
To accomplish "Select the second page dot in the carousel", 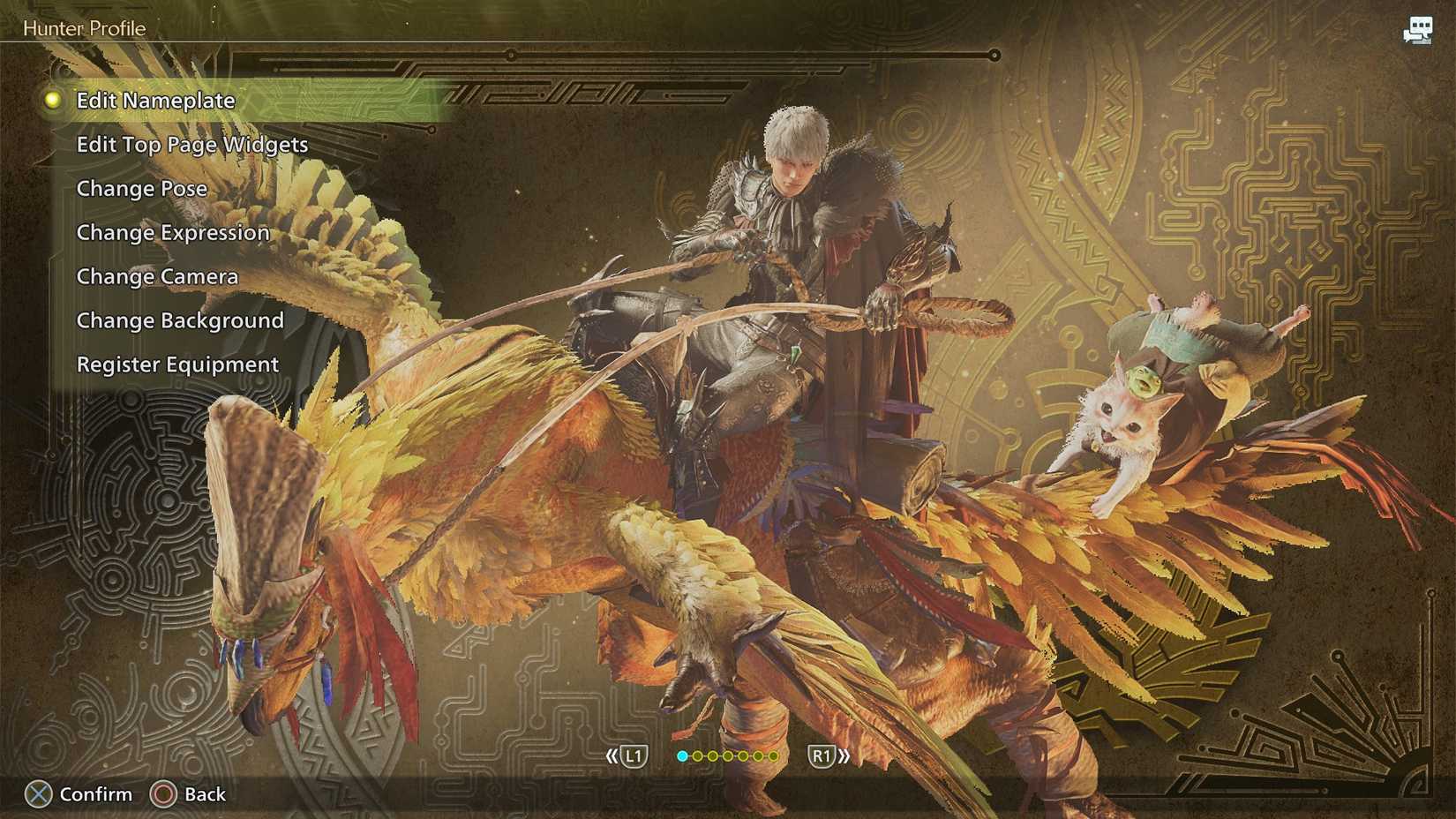I will click(x=697, y=756).
